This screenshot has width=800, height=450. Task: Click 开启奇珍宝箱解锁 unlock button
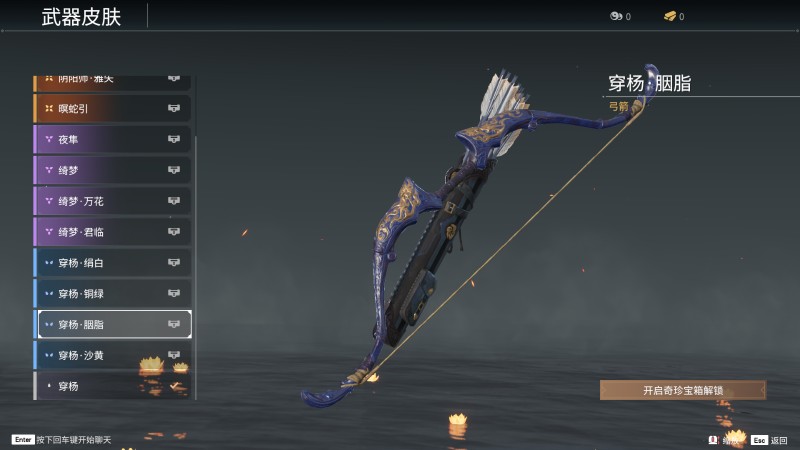coord(682,390)
